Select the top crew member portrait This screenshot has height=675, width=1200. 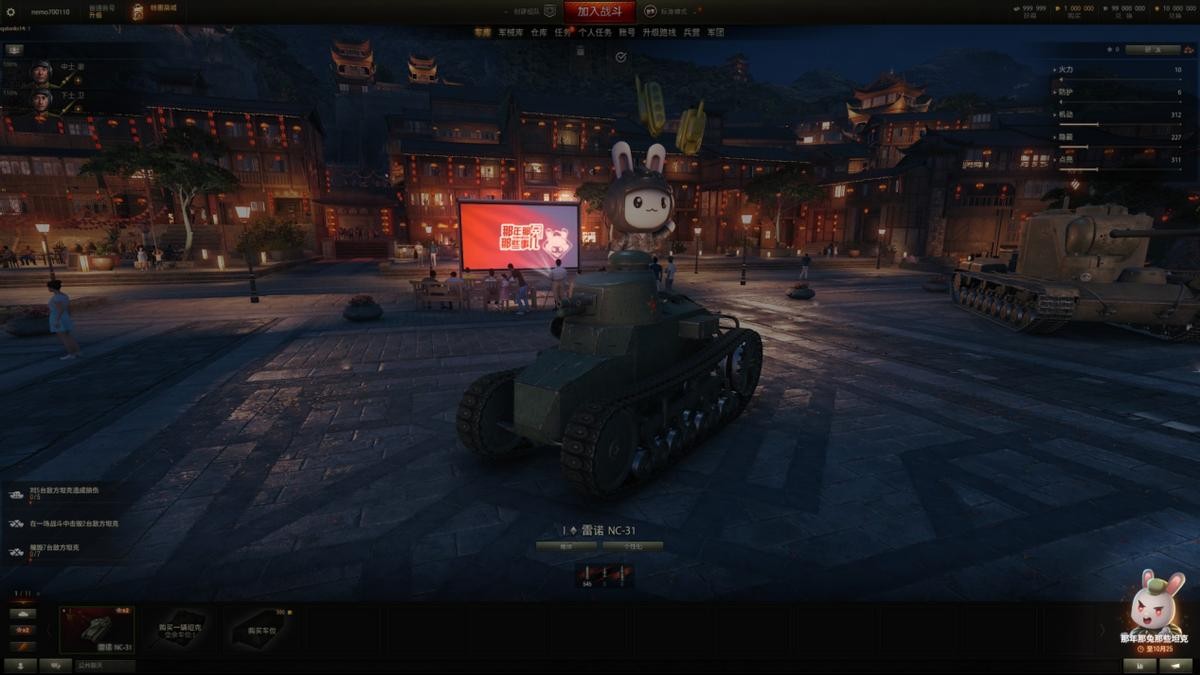click(x=41, y=72)
